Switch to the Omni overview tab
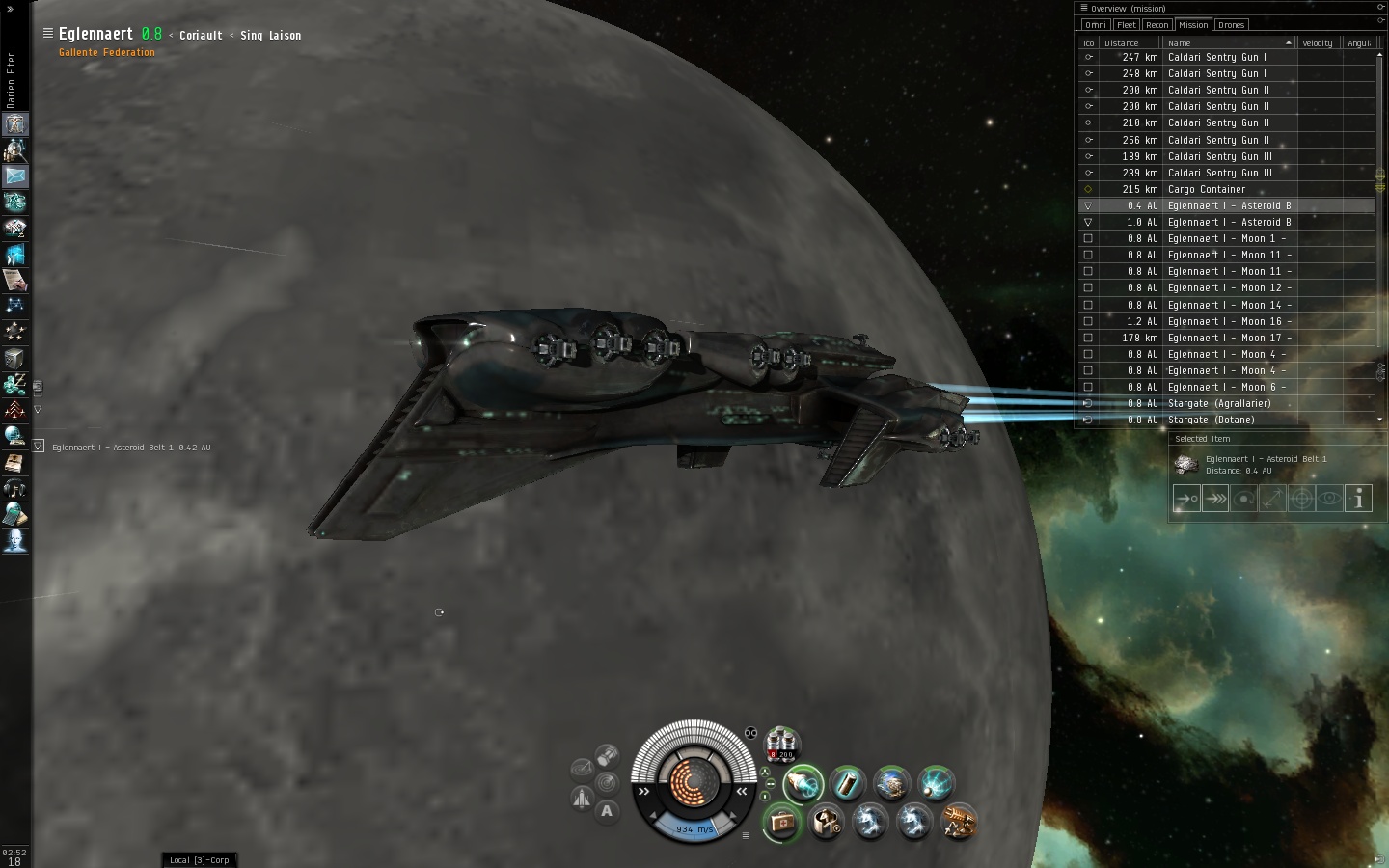The height and width of the screenshot is (868, 1389). (x=1096, y=25)
